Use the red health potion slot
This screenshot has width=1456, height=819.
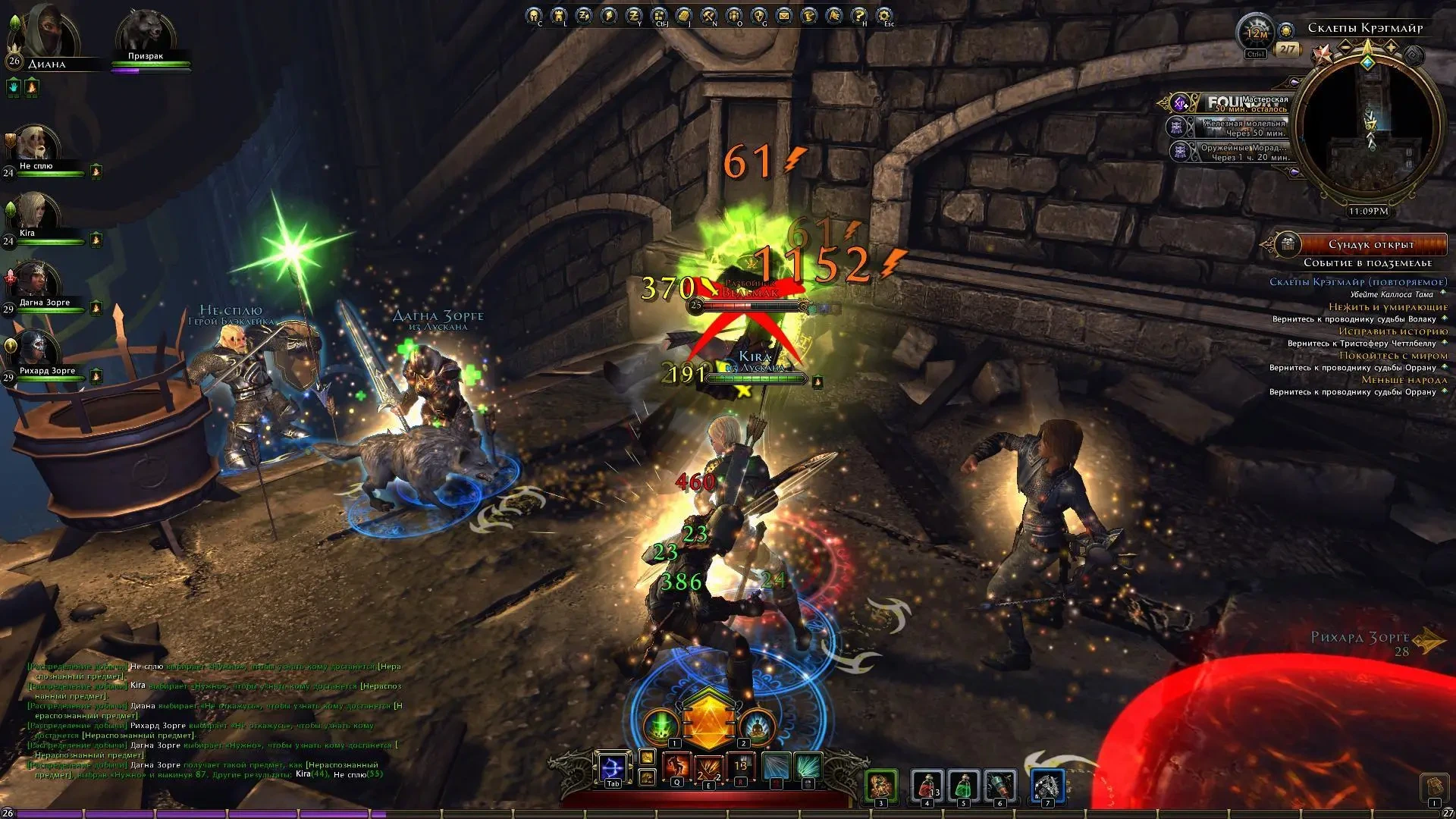[926, 785]
